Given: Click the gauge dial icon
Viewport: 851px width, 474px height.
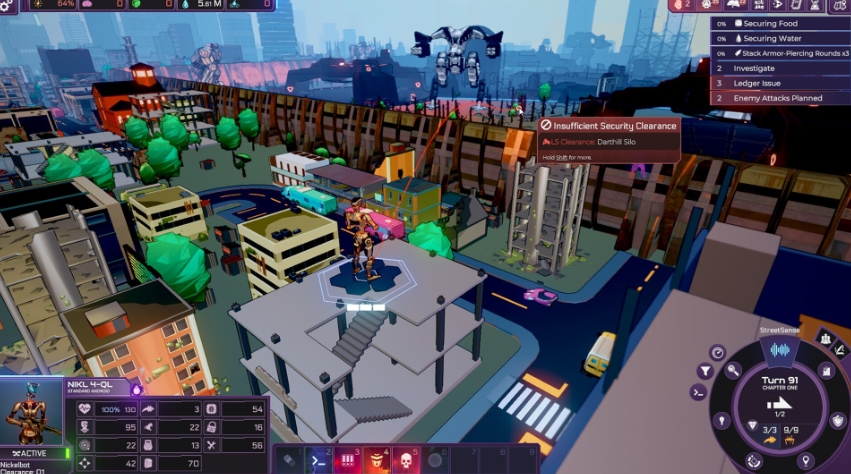Looking at the screenshot, I should click(x=717, y=352).
